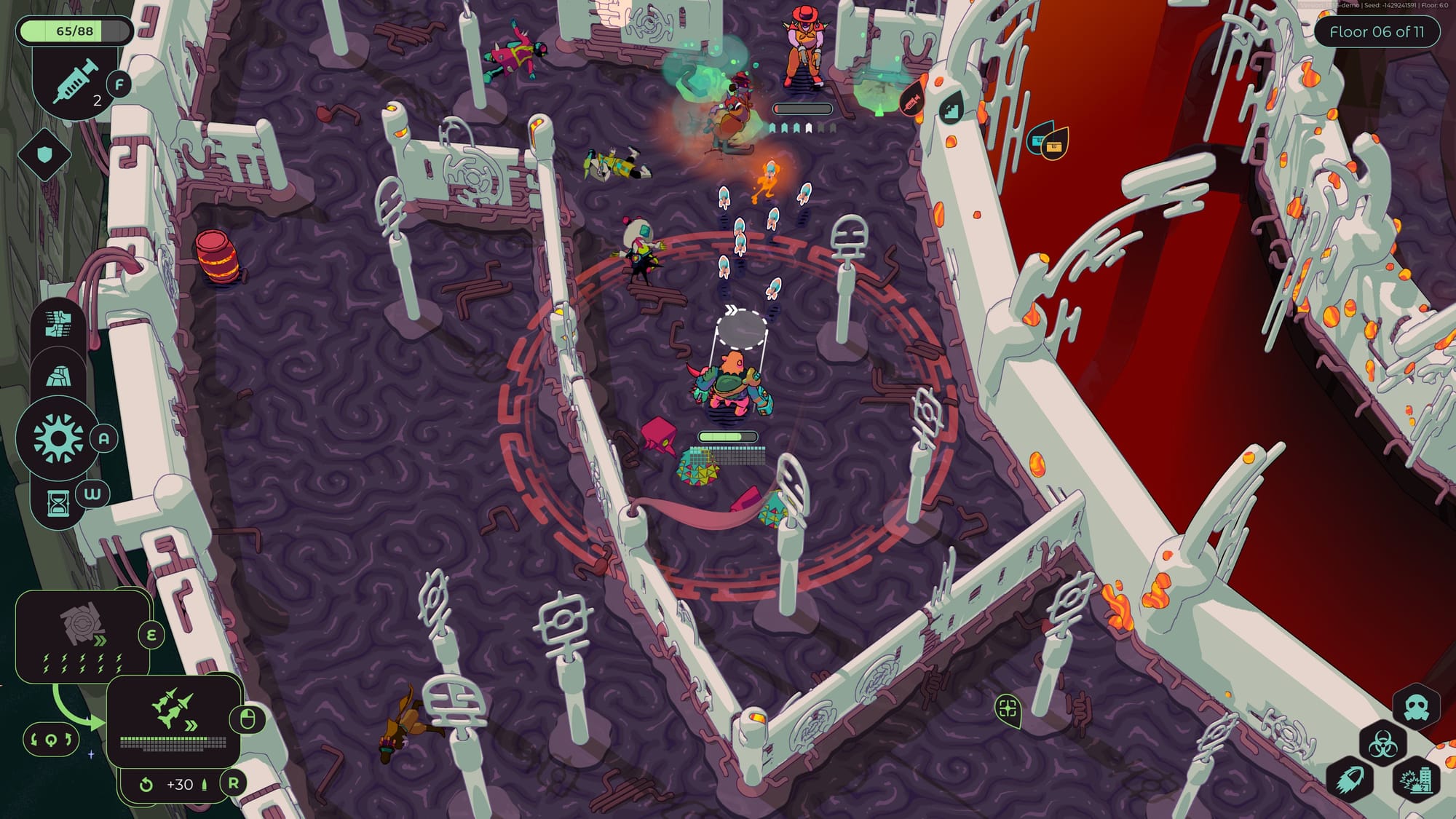Trigger the hourglass ability
The image size is (1456, 819).
tap(58, 502)
